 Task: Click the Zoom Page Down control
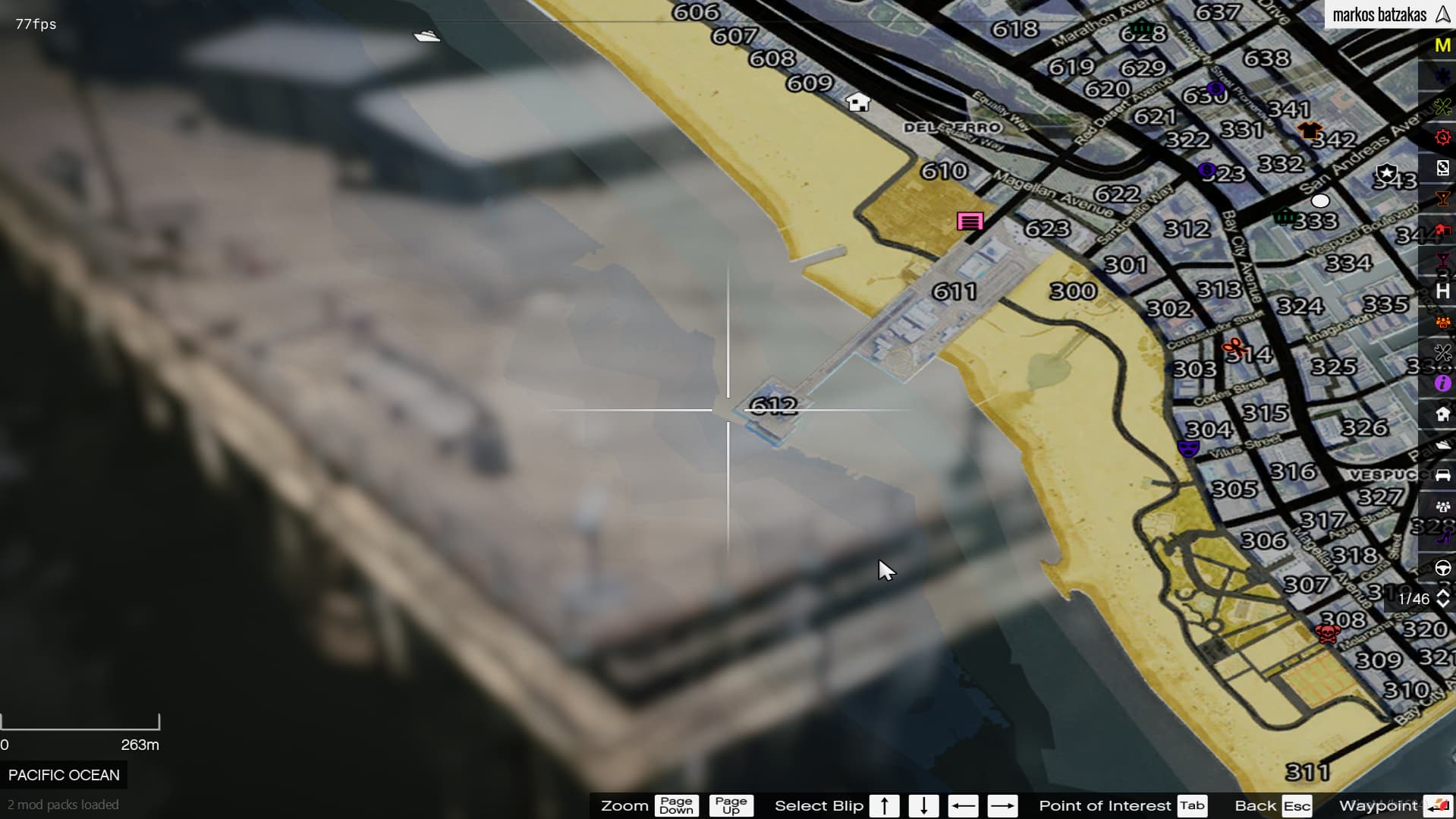pyautogui.click(x=676, y=805)
